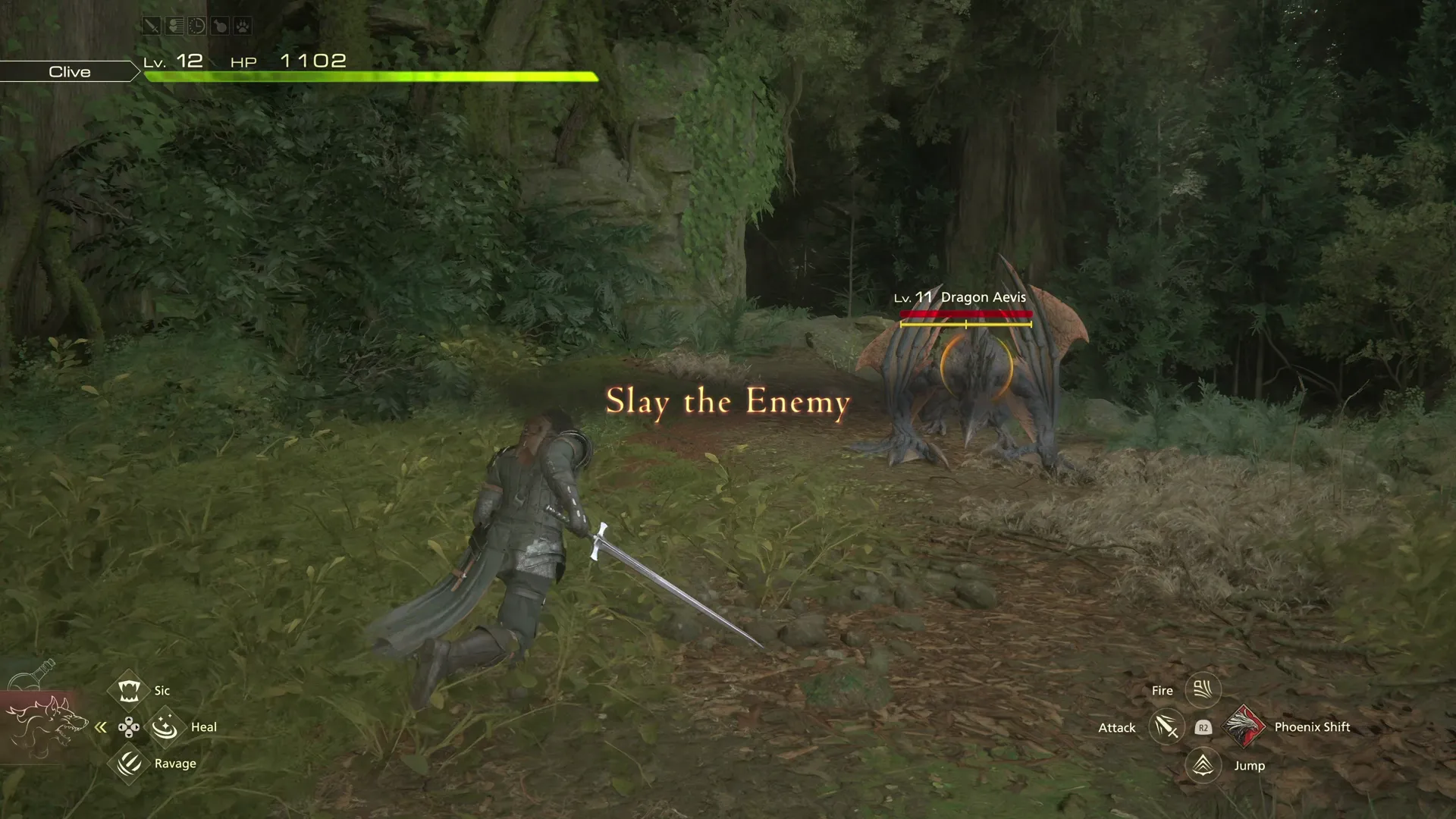Select the Phoenix Shift ability icon
Screen dimensions: 1456x819
[x=1244, y=726]
